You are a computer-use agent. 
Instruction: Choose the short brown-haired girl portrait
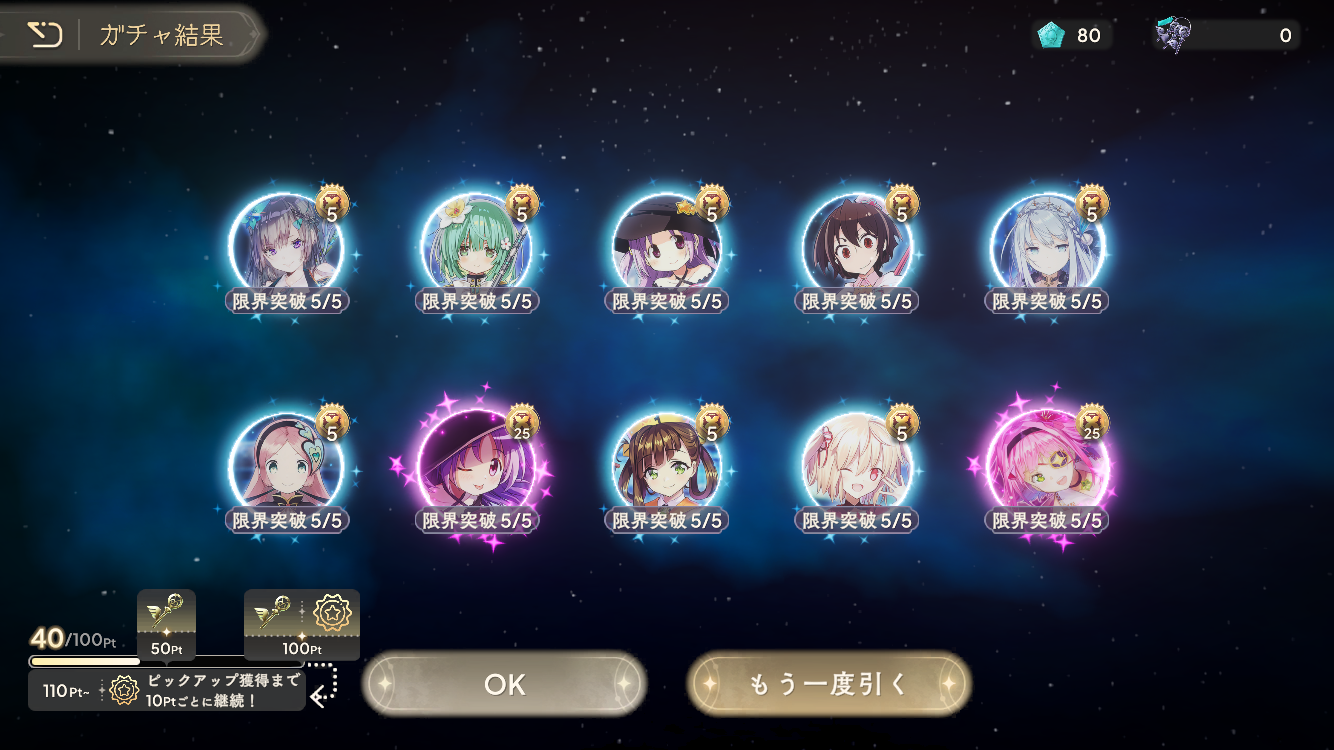tap(856, 246)
